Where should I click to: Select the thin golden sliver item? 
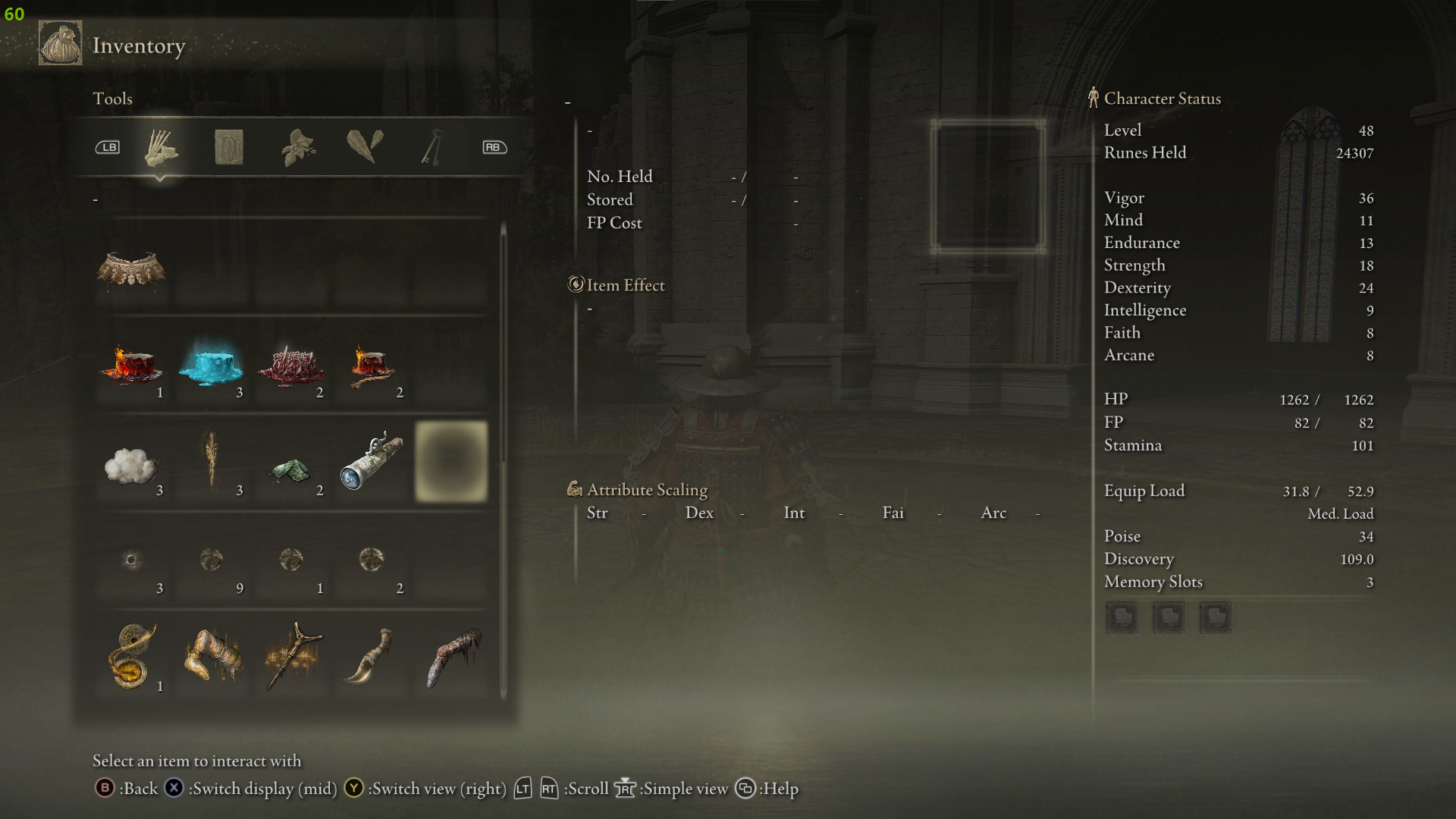coord(211,460)
